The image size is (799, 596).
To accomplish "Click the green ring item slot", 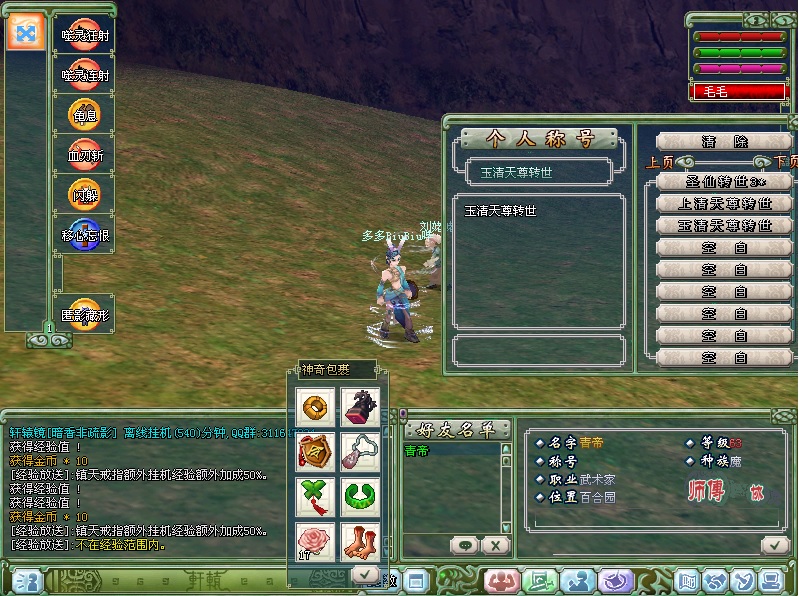I will (x=360, y=496).
